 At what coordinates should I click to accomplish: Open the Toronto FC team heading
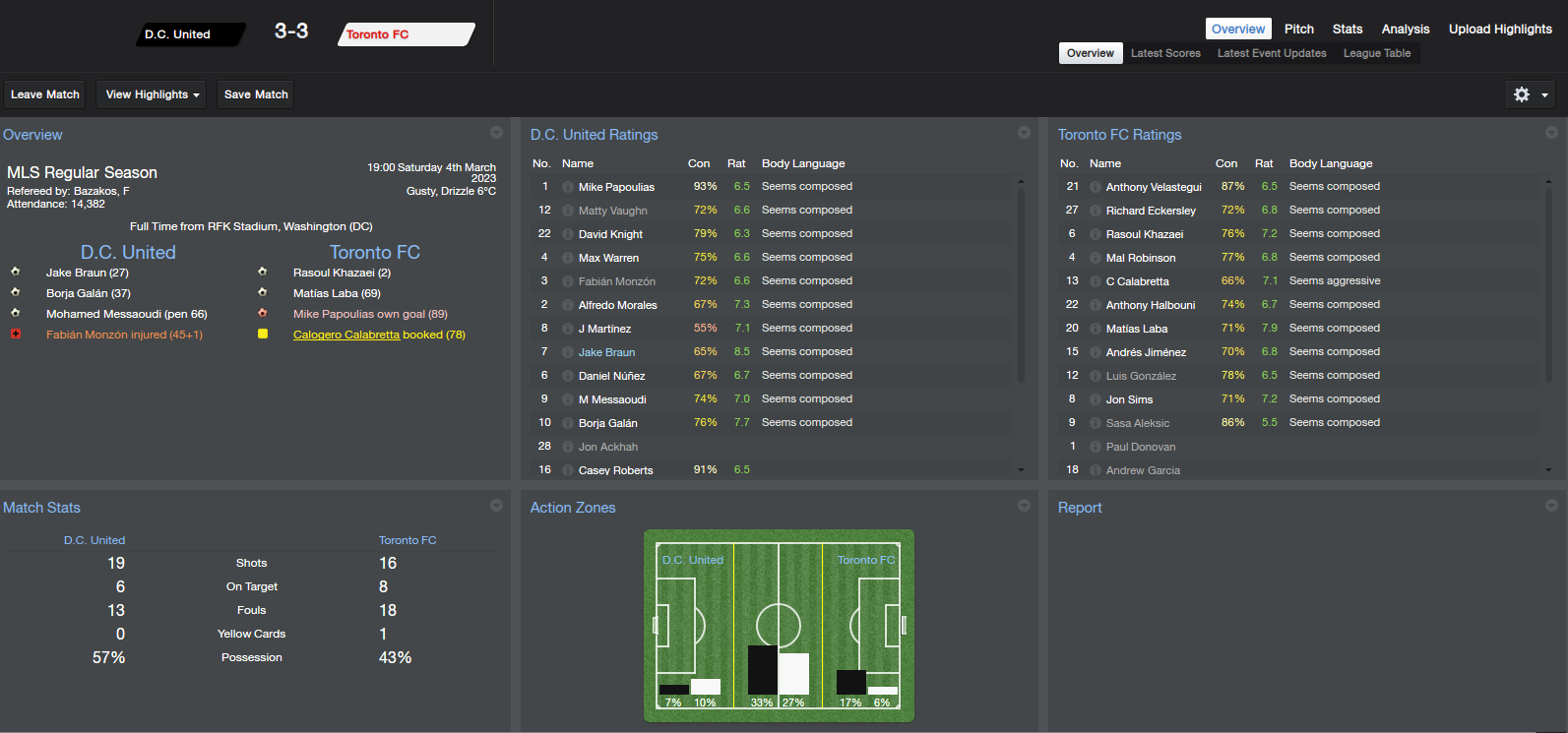pyautogui.click(x=374, y=253)
